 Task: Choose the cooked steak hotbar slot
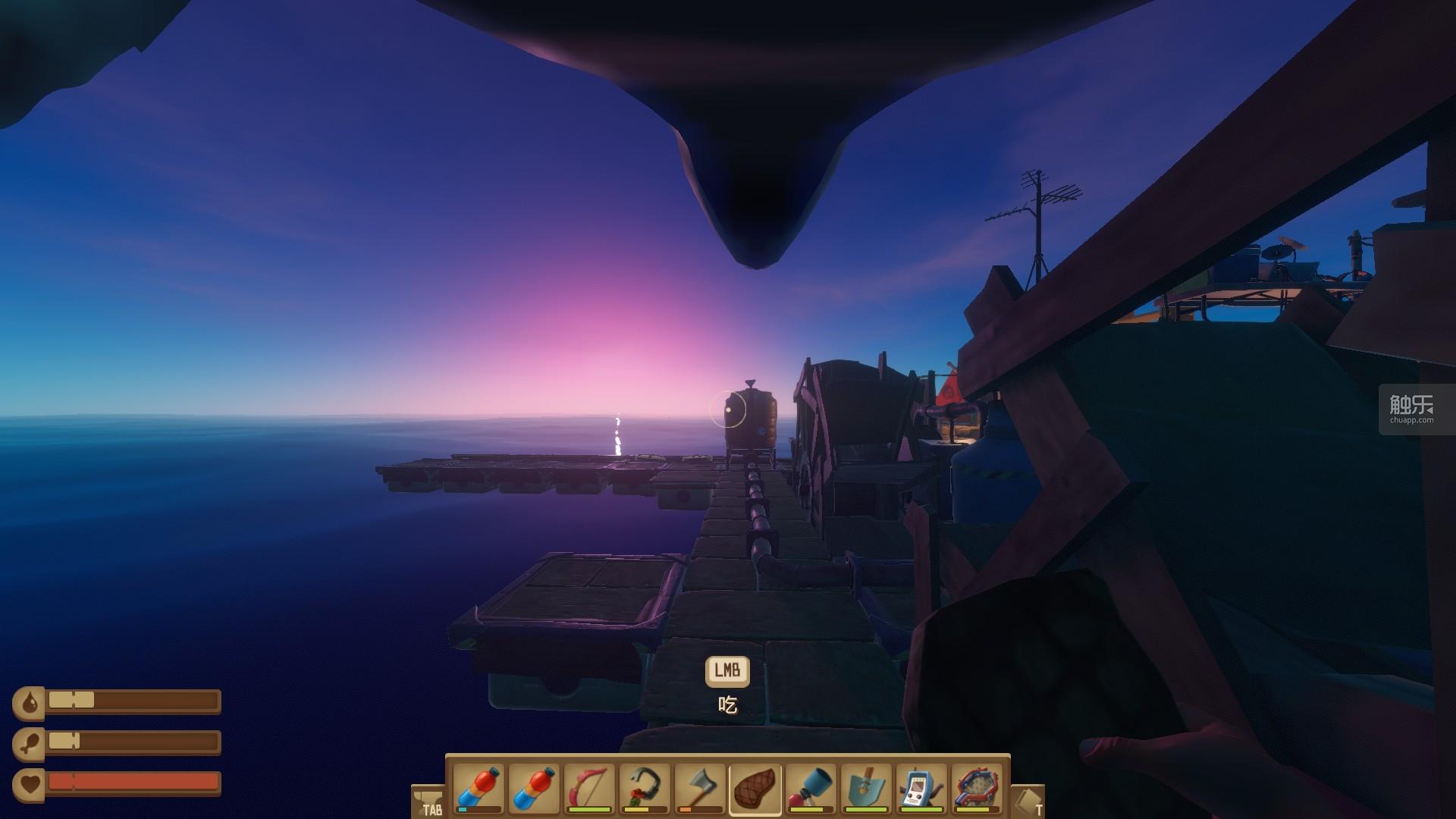coord(755,788)
